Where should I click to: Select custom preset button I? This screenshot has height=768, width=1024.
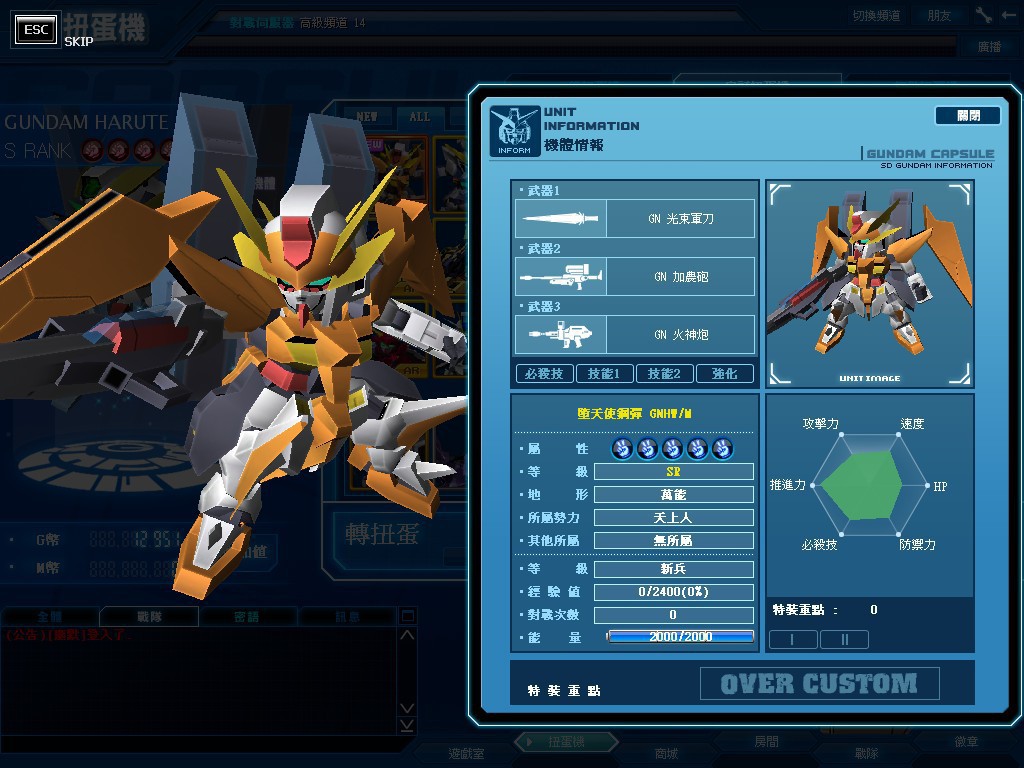[x=792, y=639]
